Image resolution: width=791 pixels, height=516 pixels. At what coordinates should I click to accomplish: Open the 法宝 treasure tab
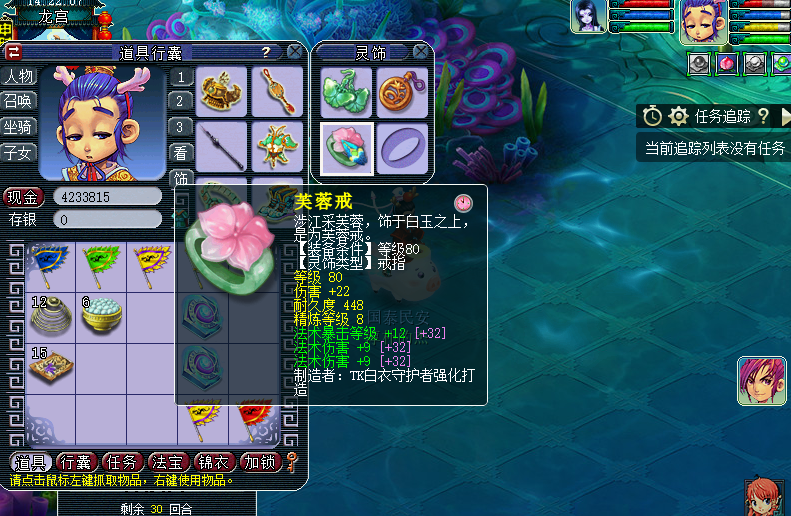[167, 462]
